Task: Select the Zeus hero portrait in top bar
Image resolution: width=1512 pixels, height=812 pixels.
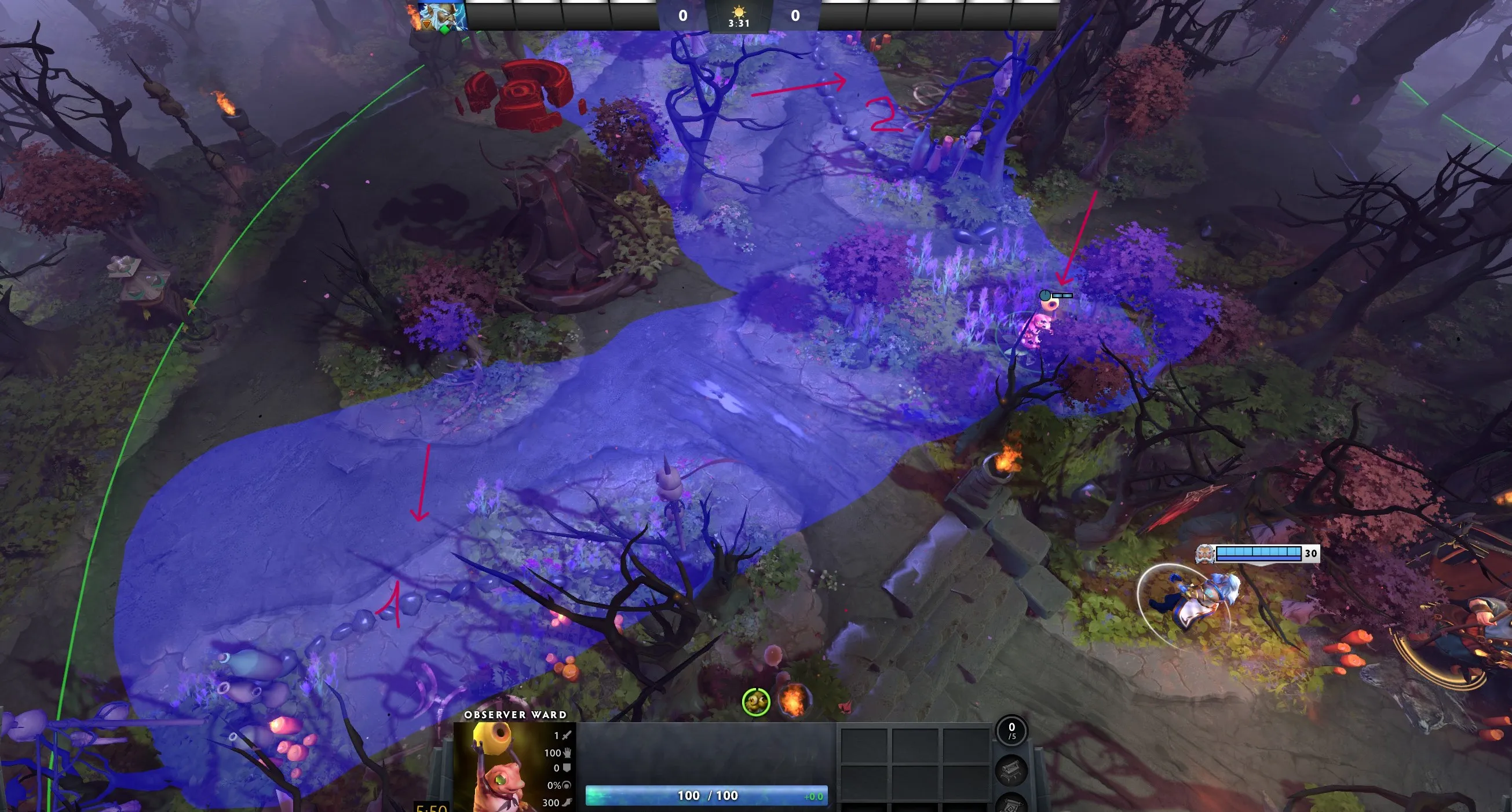Action: click(442, 16)
